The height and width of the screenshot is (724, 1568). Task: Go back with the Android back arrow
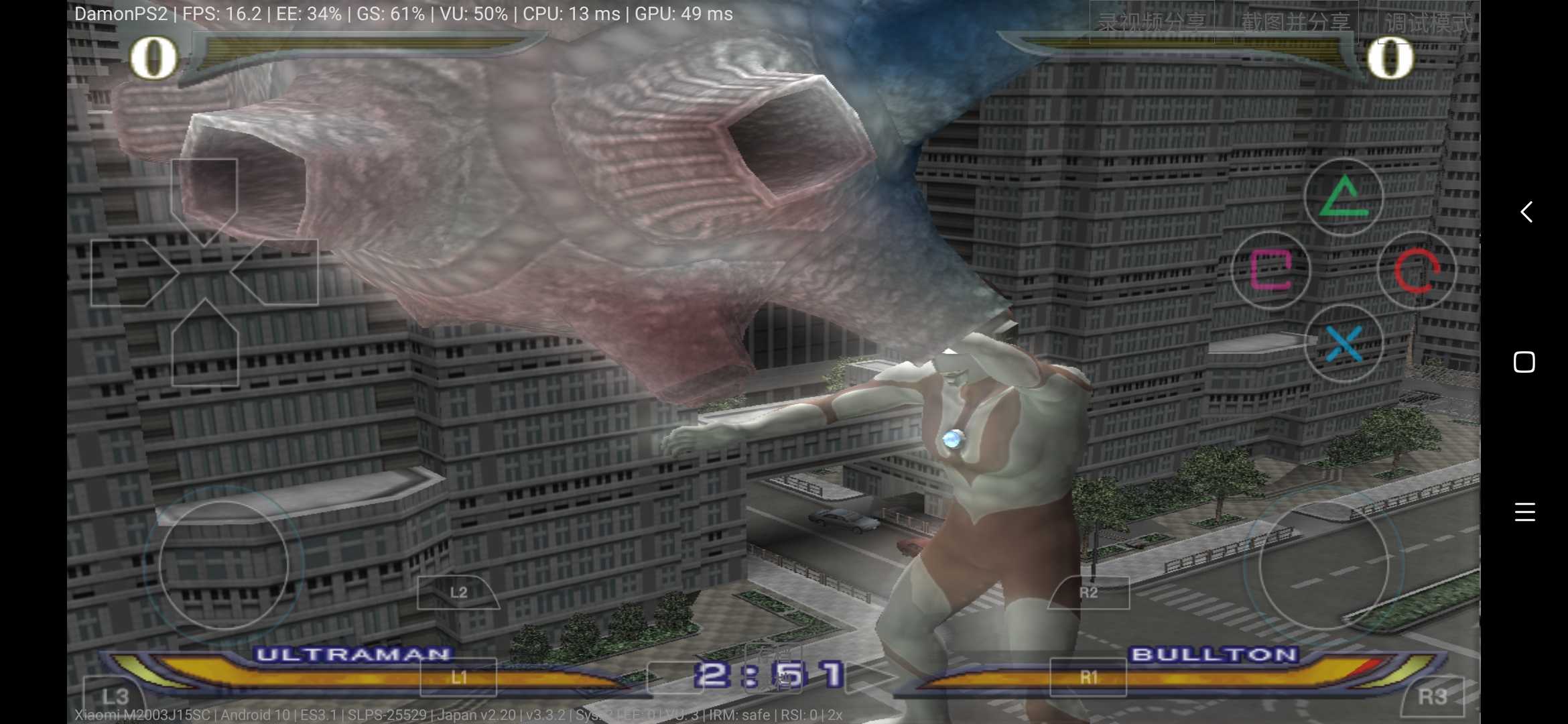(x=1526, y=212)
